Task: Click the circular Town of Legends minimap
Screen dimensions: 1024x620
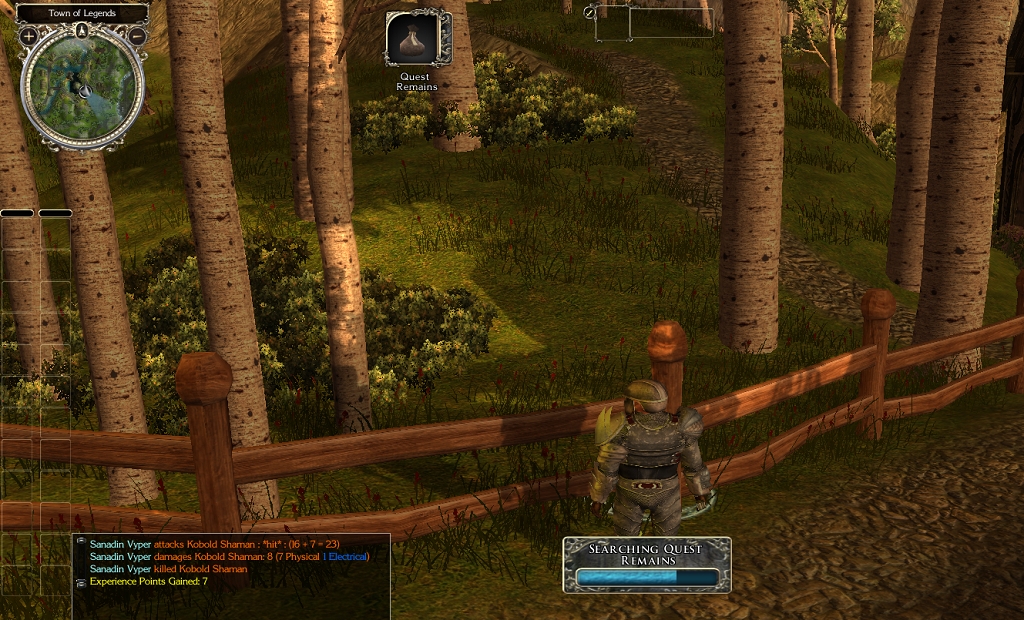Action: pos(83,88)
